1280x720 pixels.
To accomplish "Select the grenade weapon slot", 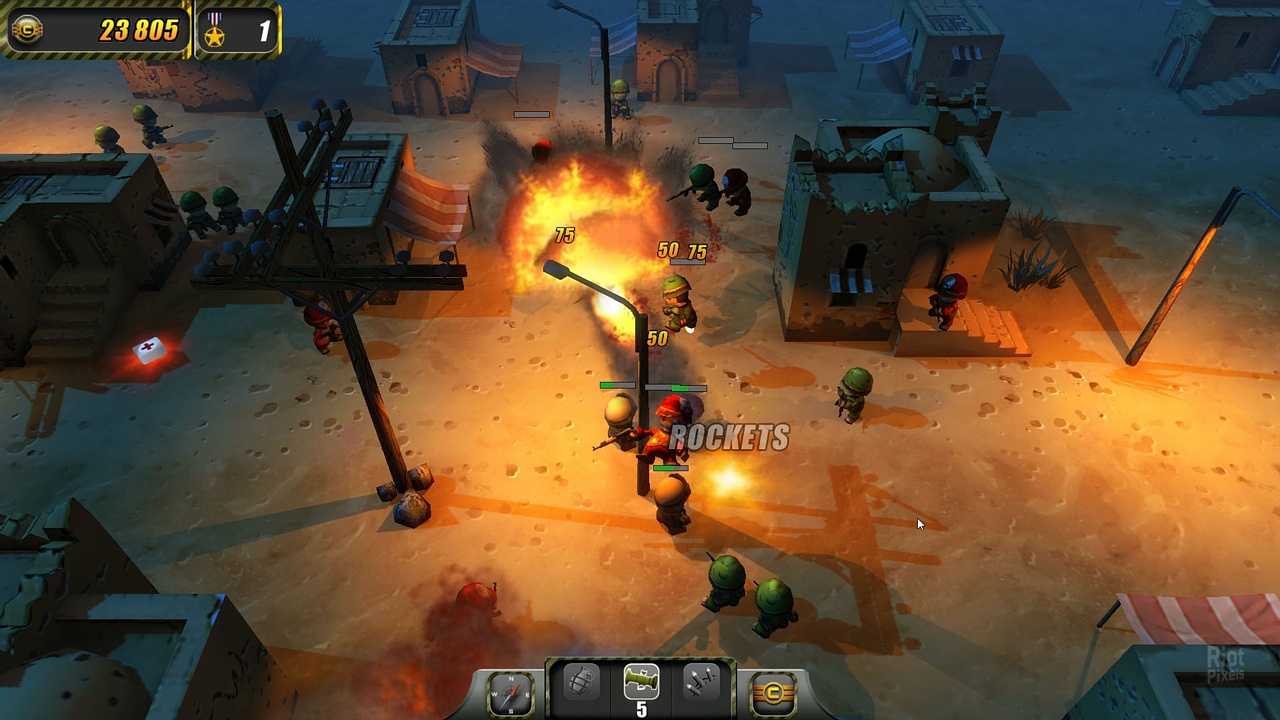I will point(581,683).
